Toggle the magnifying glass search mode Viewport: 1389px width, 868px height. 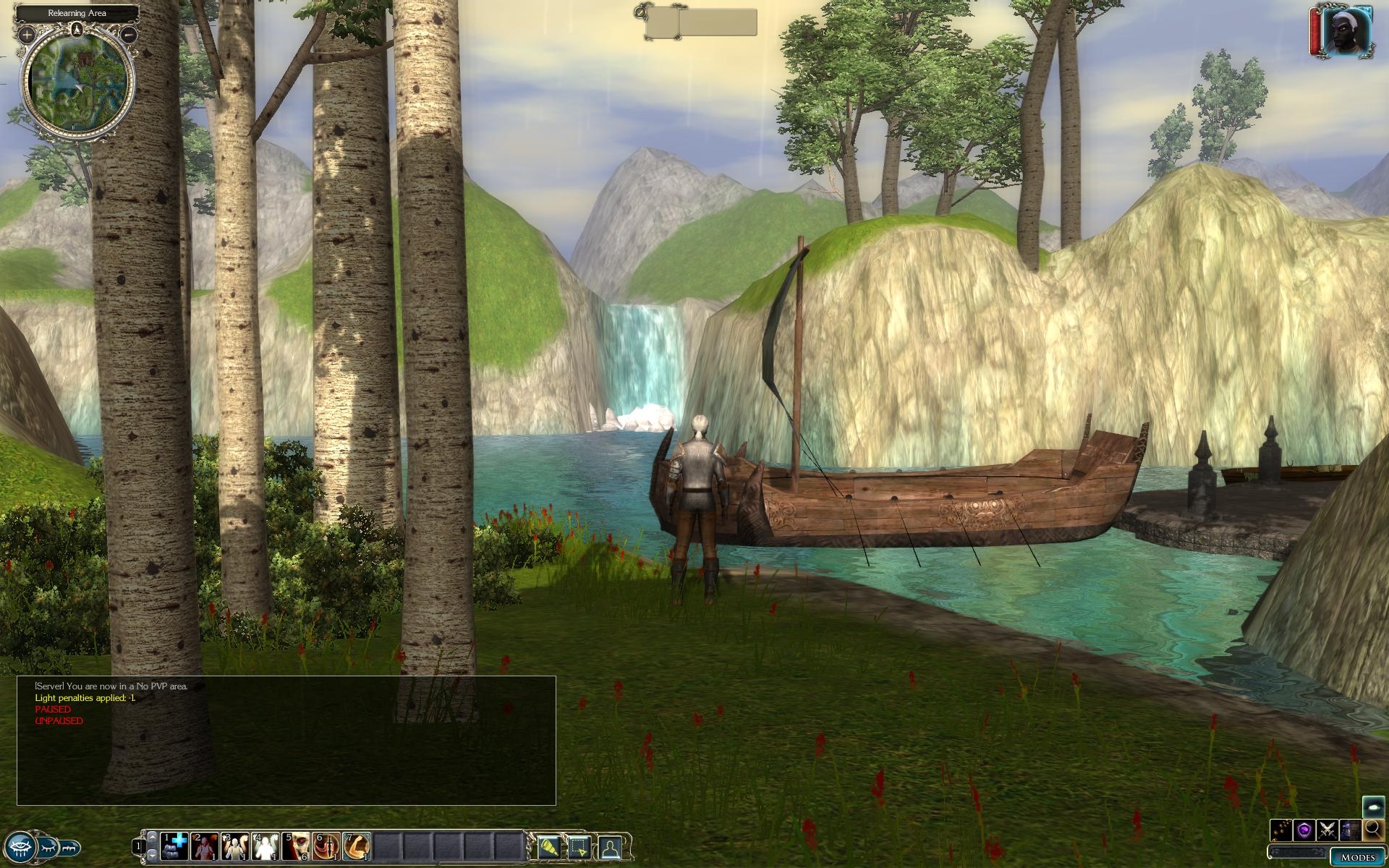[1373, 829]
